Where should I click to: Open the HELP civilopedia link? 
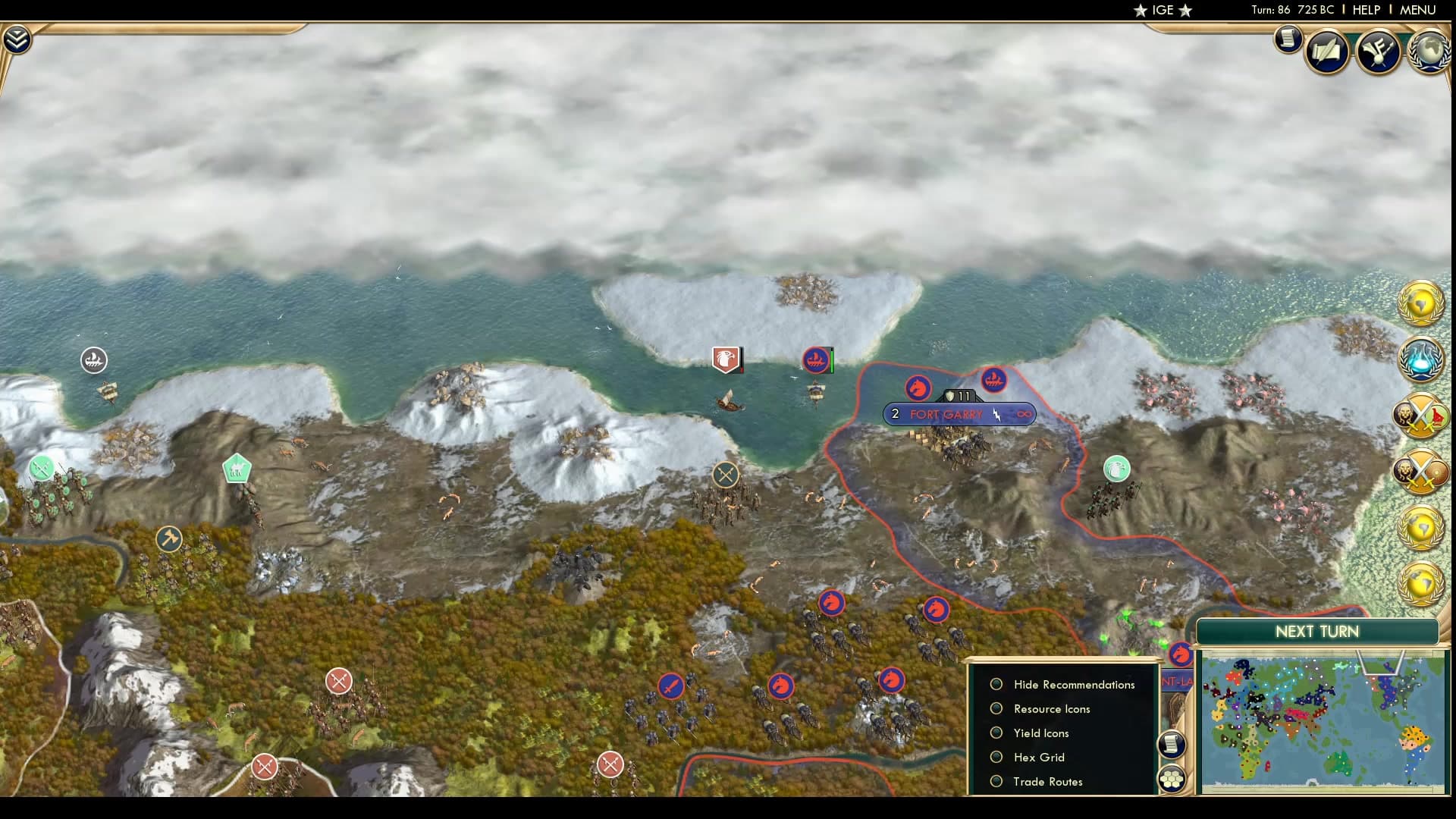[x=1366, y=10]
